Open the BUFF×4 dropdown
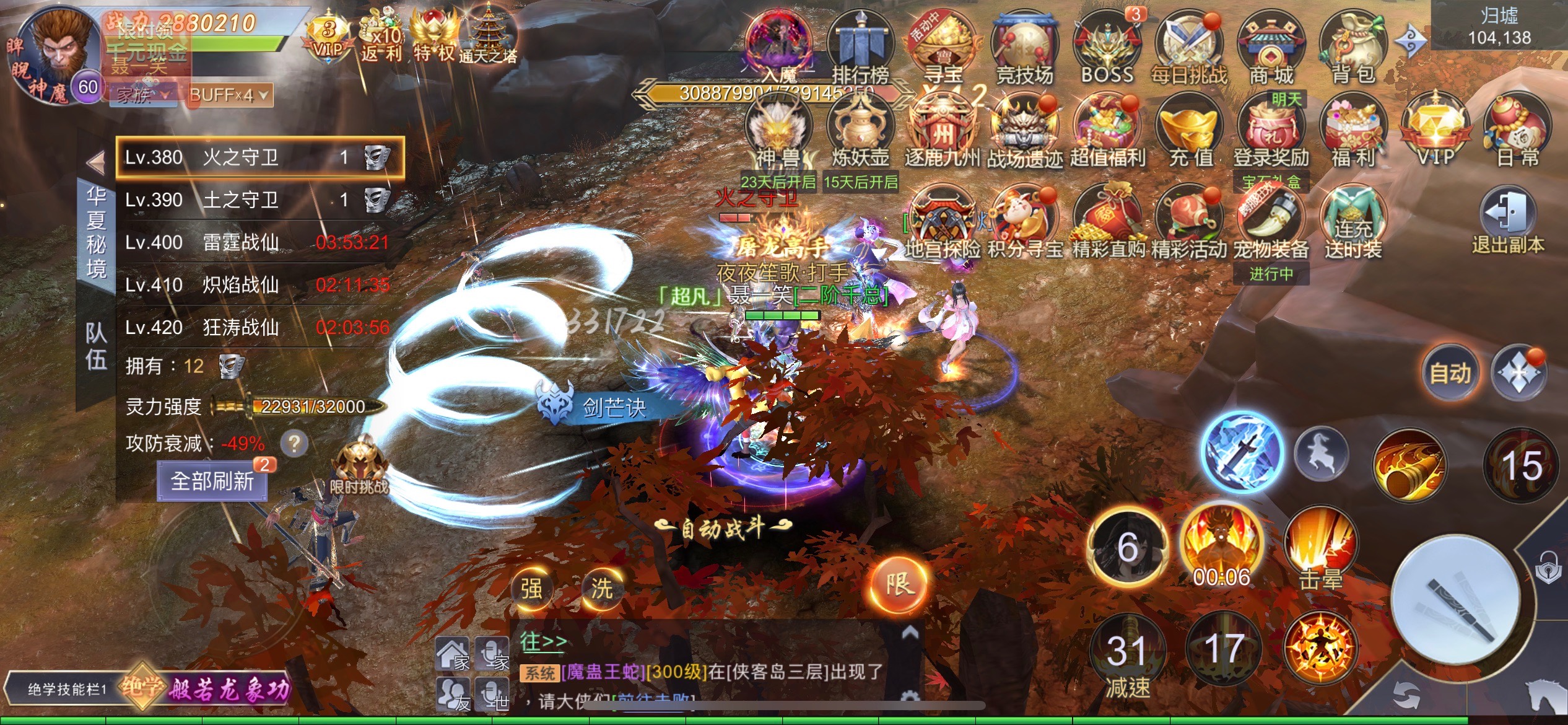This screenshot has width=1568, height=725. [229, 95]
